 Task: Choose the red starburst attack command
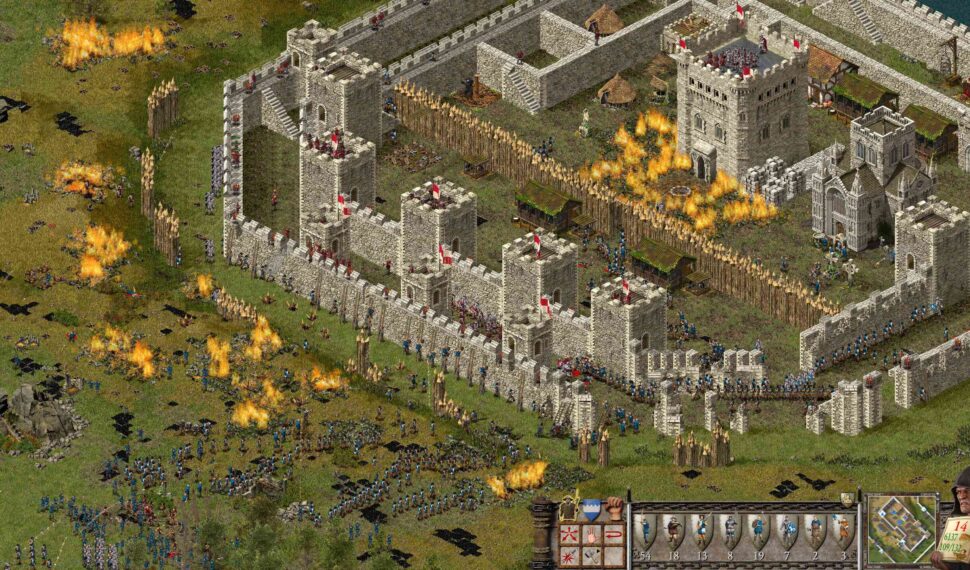(x=572, y=555)
